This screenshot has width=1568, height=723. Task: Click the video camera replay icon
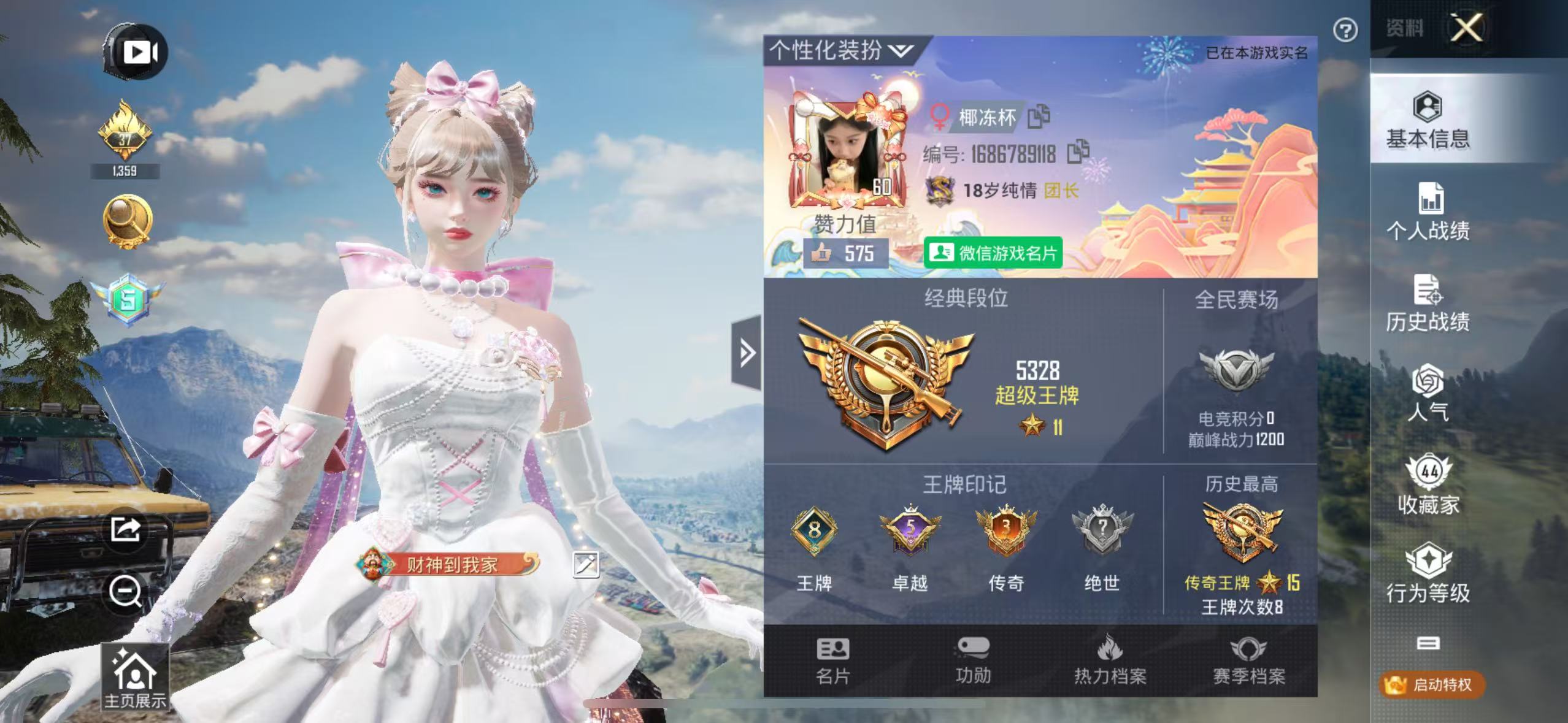pos(137,52)
